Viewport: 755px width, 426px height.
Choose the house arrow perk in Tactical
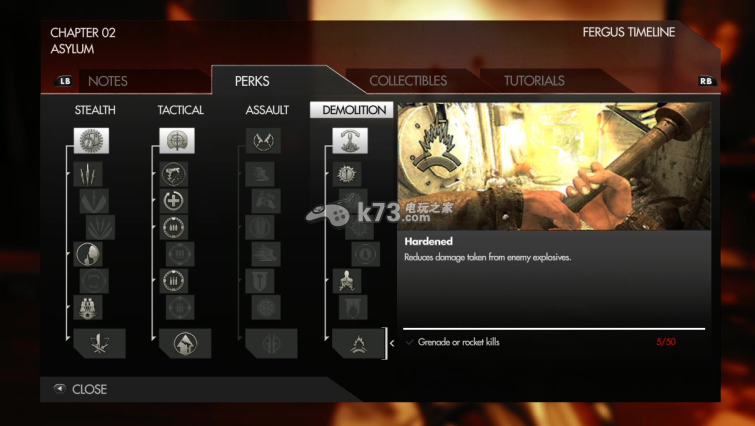point(185,344)
